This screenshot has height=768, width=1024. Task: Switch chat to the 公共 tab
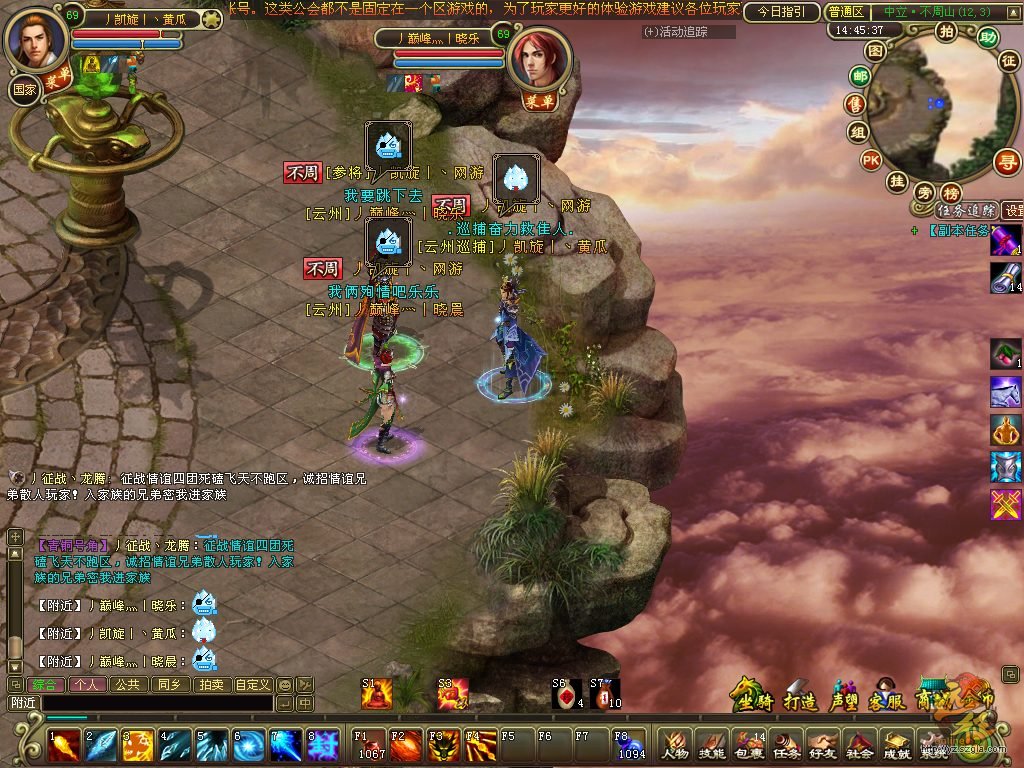[127, 685]
